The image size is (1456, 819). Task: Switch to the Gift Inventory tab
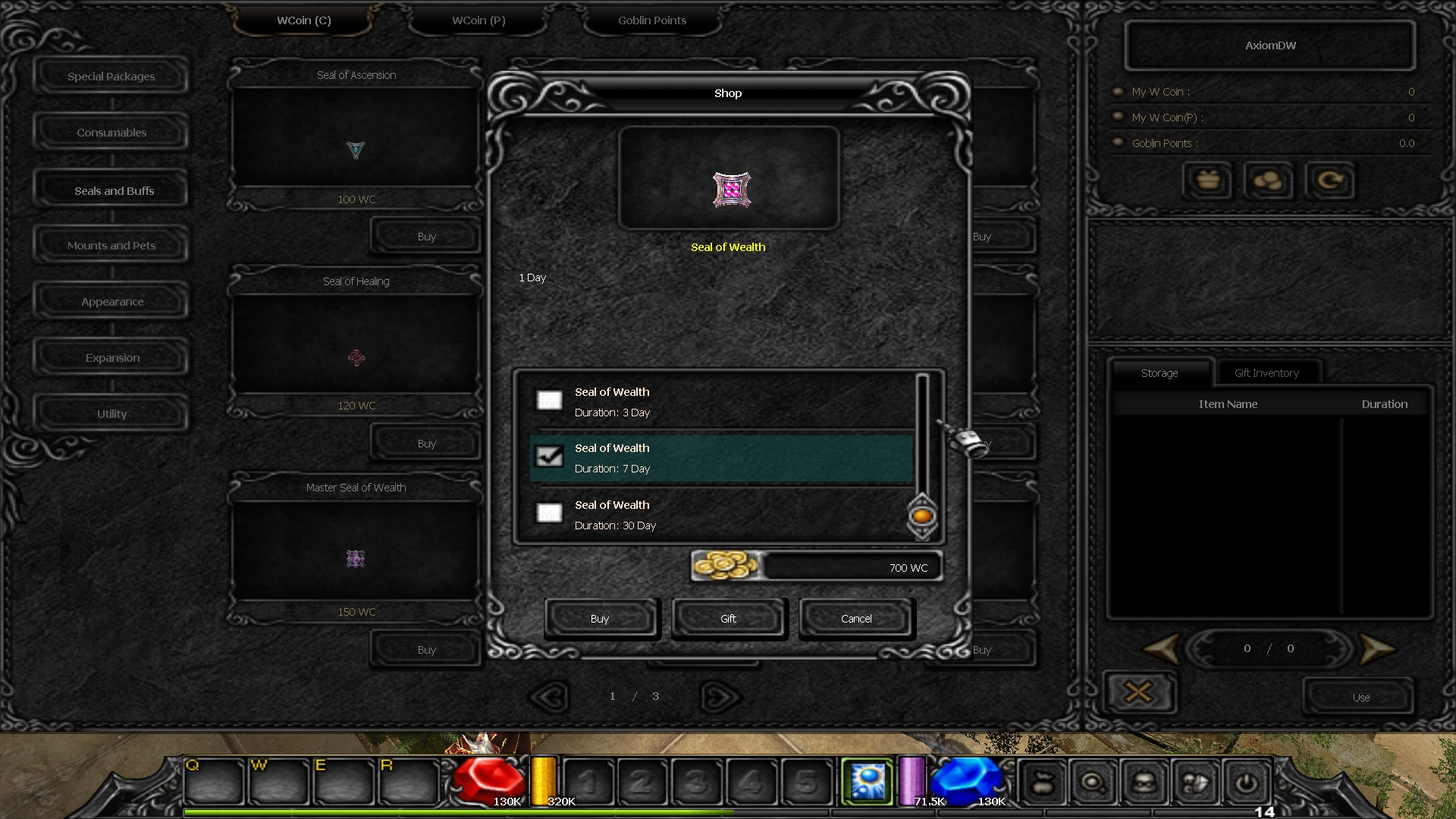(x=1266, y=373)
